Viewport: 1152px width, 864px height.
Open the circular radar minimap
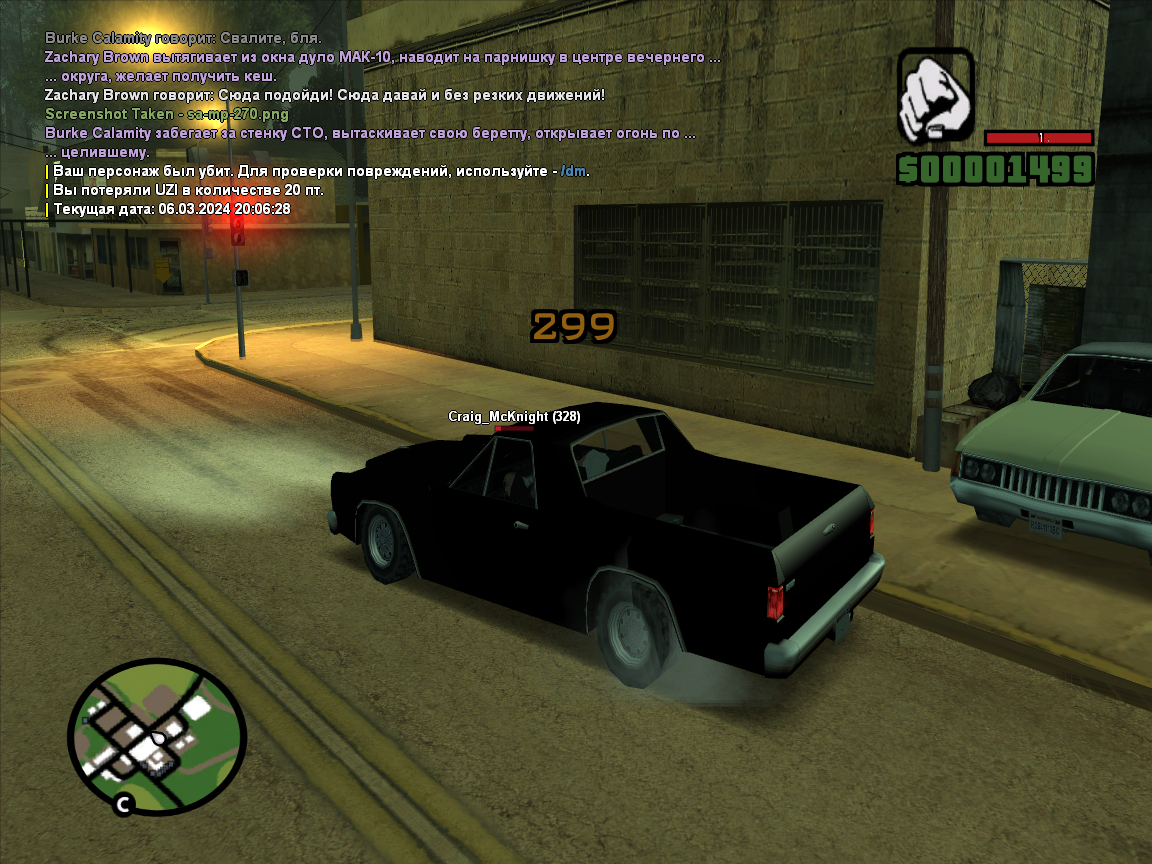(x=156, y=737)
